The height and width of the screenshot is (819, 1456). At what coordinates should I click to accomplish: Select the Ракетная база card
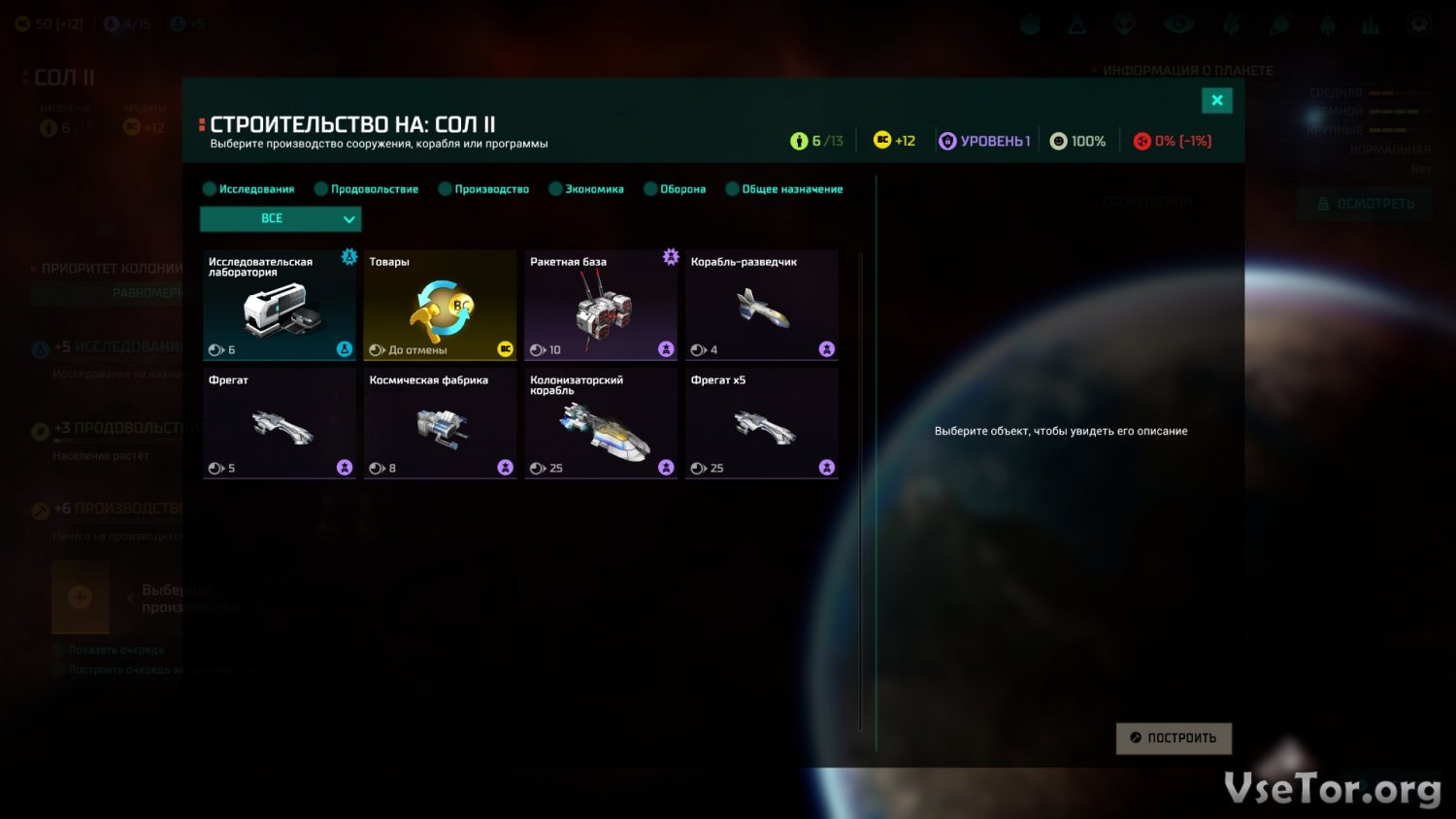[601, 306]
